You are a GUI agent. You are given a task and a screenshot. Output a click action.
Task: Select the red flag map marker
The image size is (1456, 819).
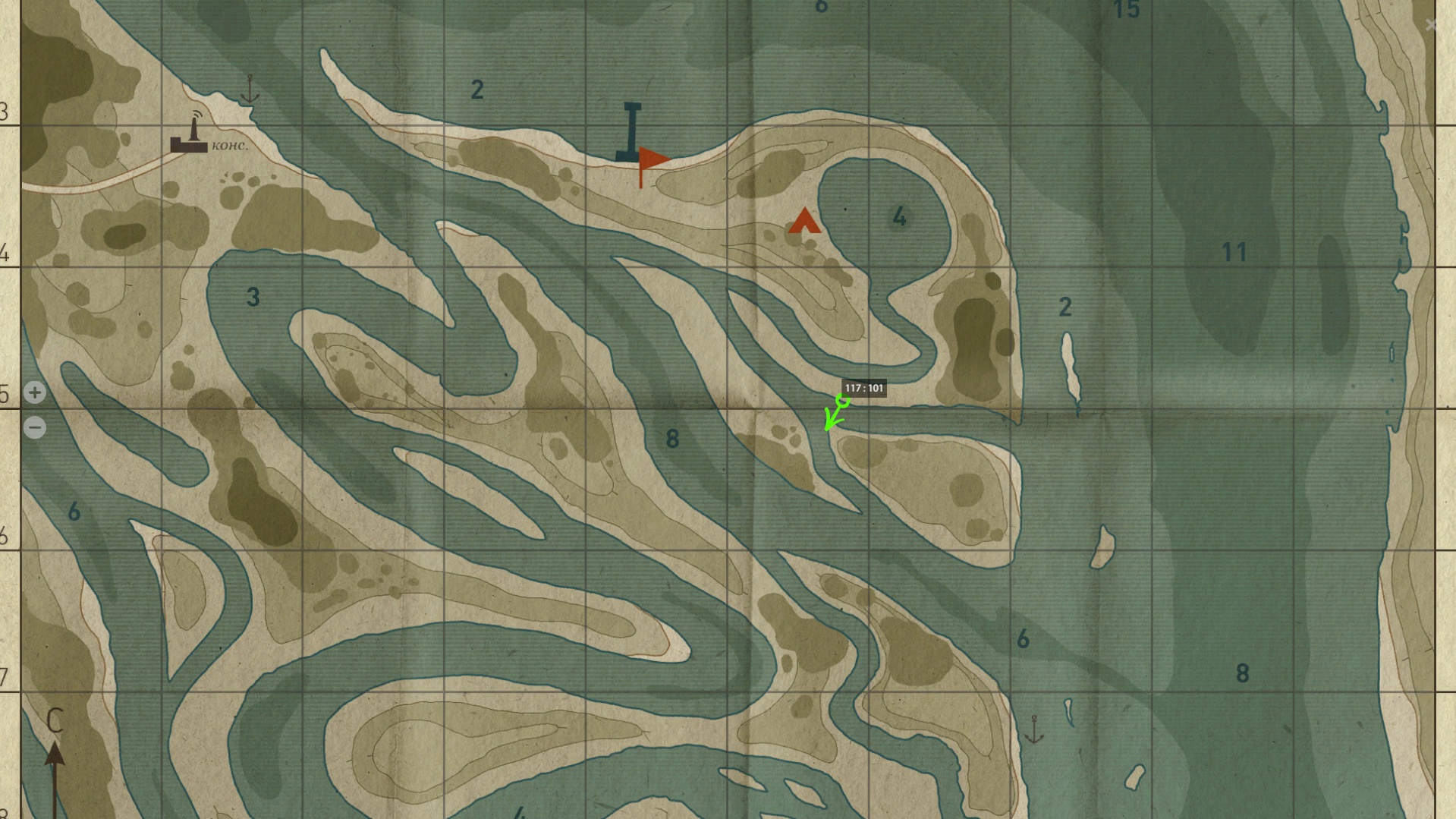pos(651,162)
